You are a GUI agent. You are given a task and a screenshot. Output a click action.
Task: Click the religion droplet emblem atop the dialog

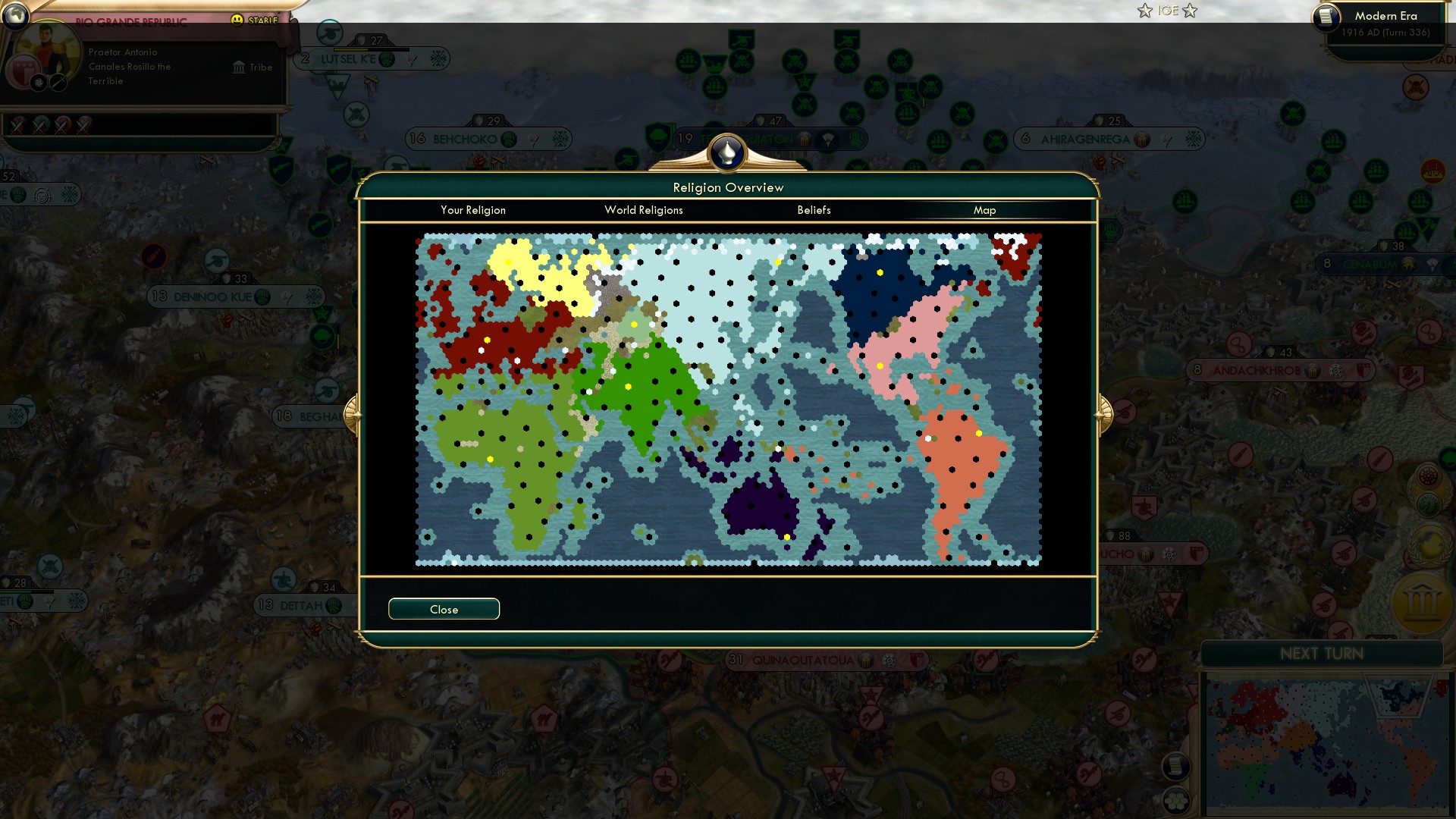728,152
